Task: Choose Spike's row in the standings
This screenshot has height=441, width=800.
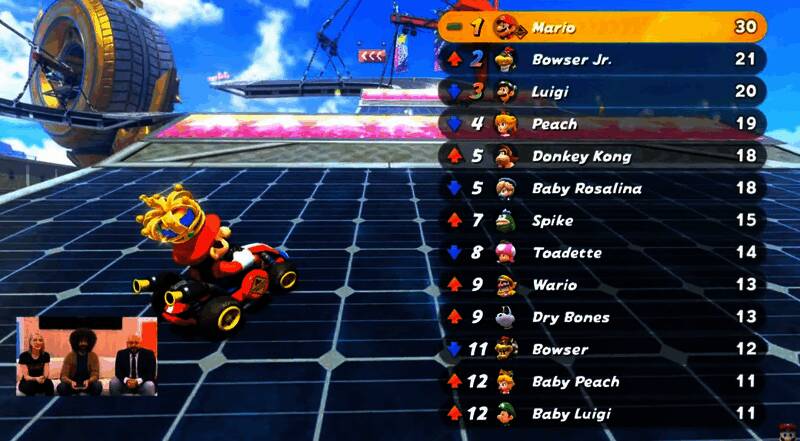Action: (x=602, y=220)
